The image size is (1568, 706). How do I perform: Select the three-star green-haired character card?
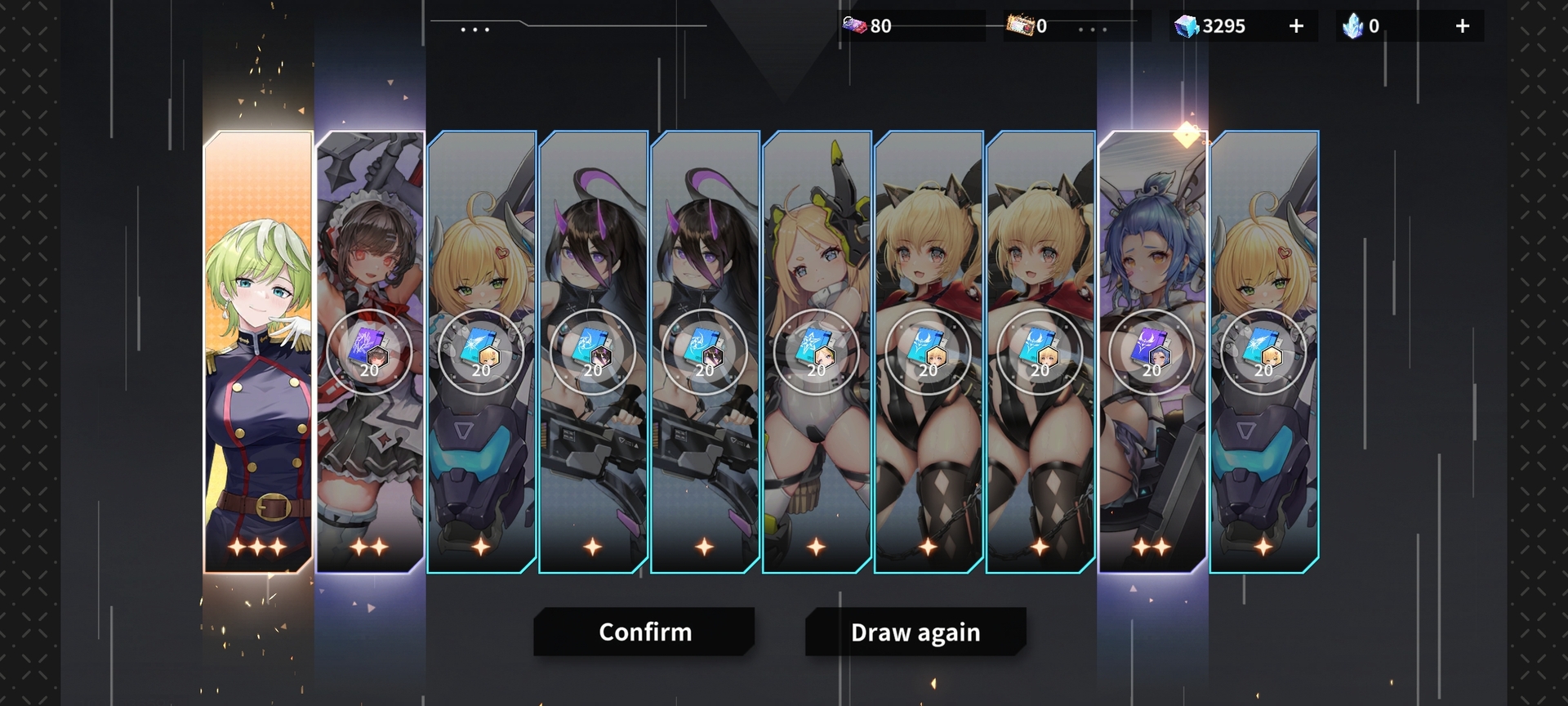[x=258, y=351]
